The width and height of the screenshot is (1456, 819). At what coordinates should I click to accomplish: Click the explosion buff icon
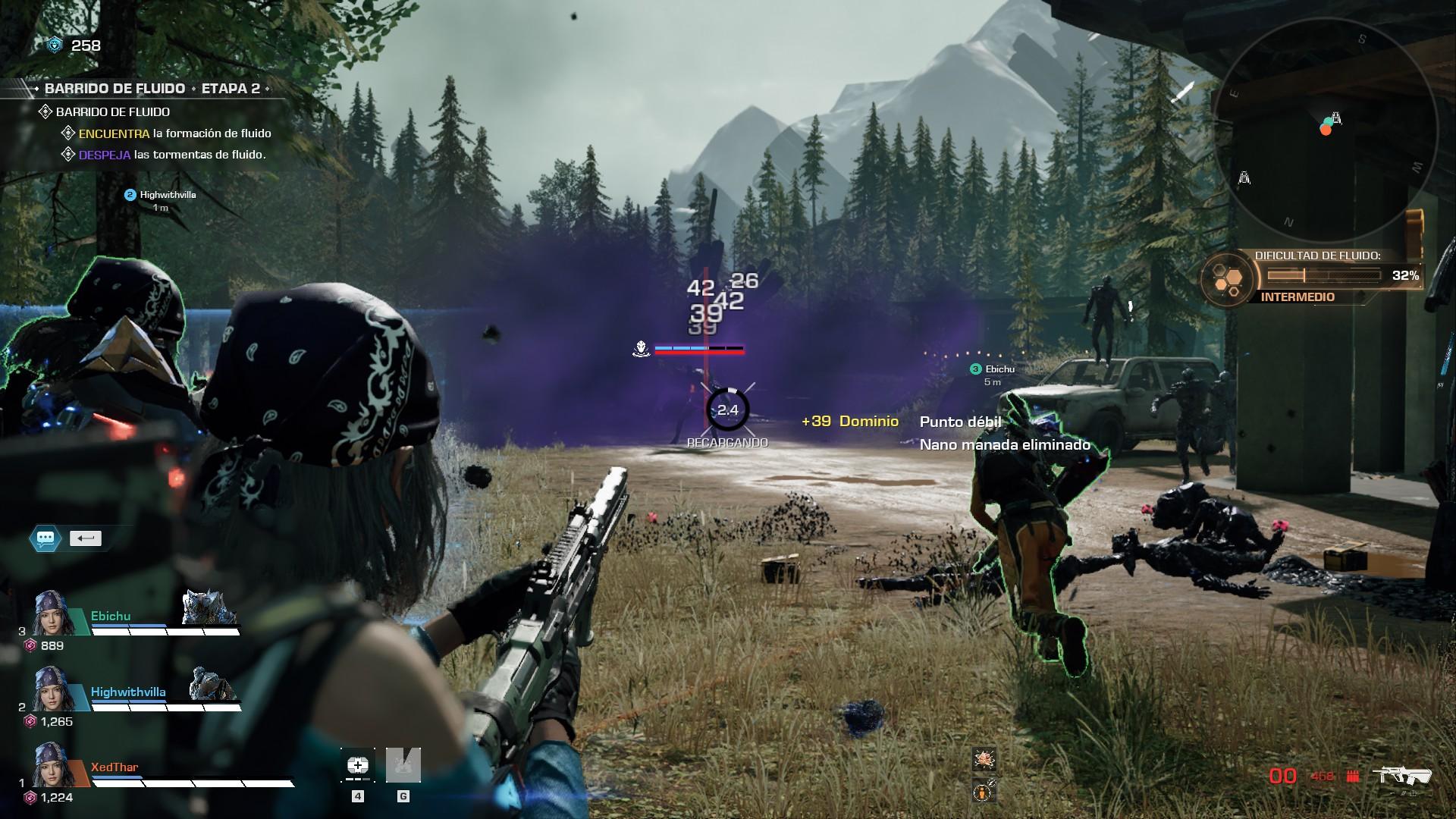(x=984, y=758)
